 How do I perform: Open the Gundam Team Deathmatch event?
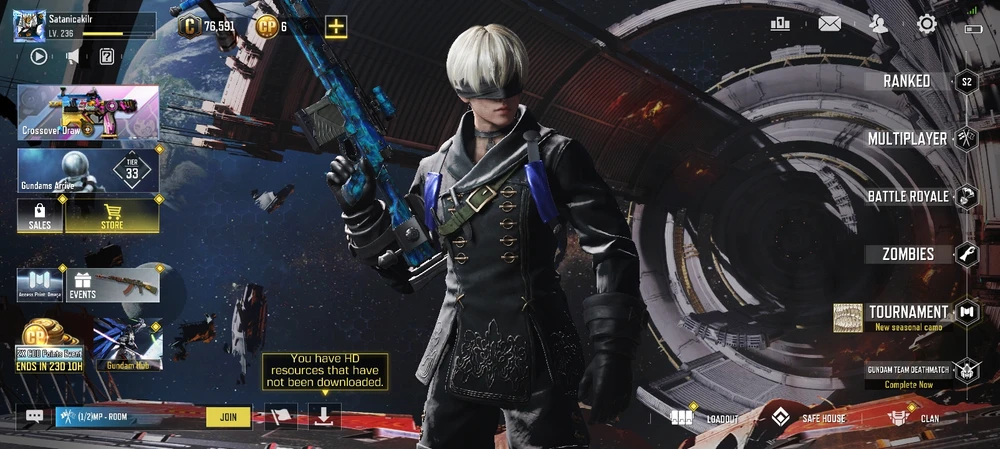click(908, 370)
